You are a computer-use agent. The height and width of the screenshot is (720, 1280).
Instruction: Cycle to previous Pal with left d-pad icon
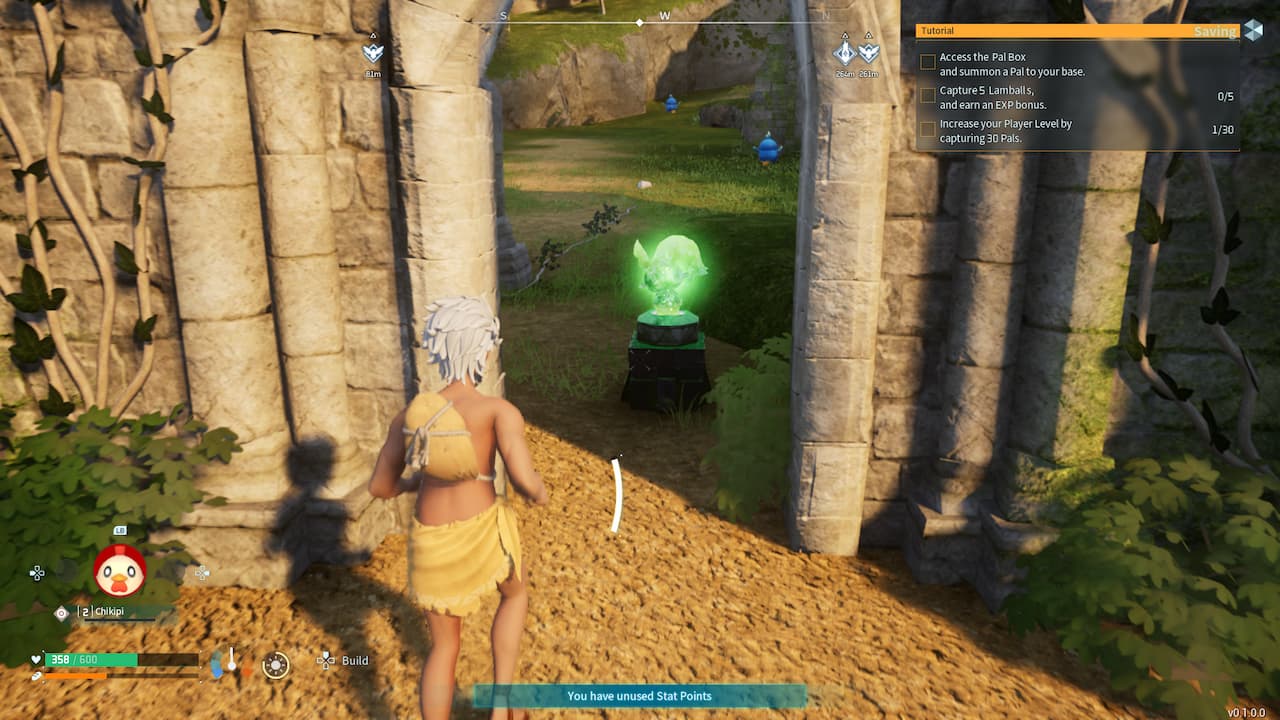(x=36, y=573)
